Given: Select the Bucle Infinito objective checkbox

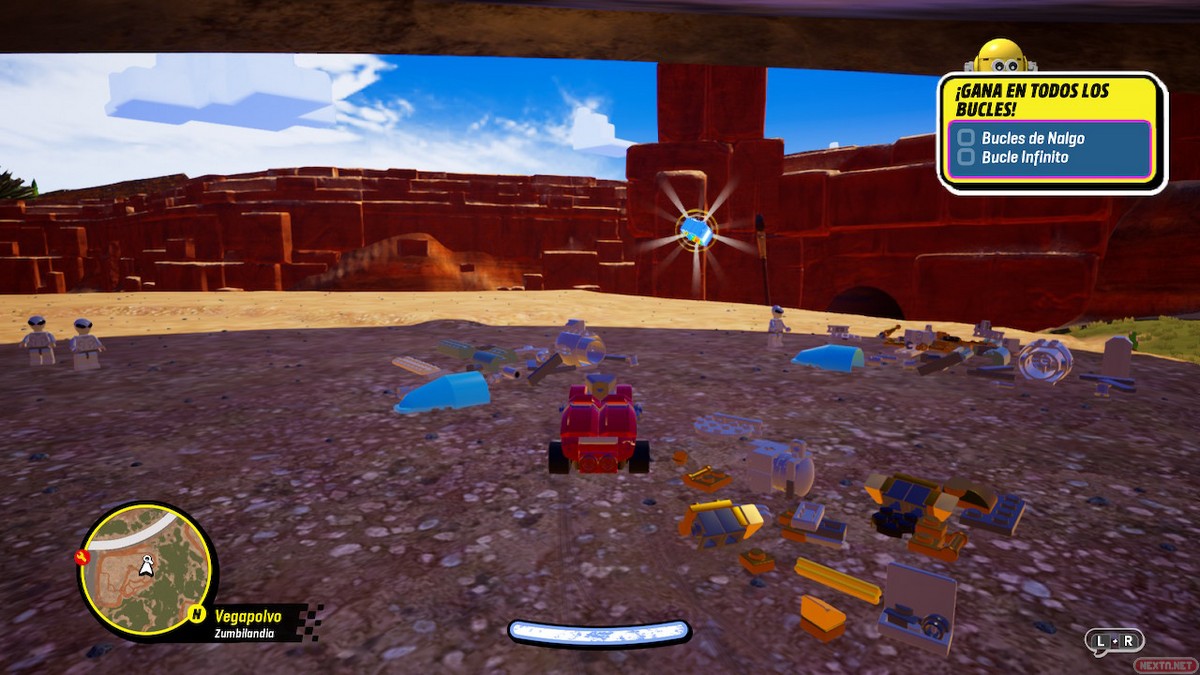Looking at the screenshot, I should click(966, 157).
